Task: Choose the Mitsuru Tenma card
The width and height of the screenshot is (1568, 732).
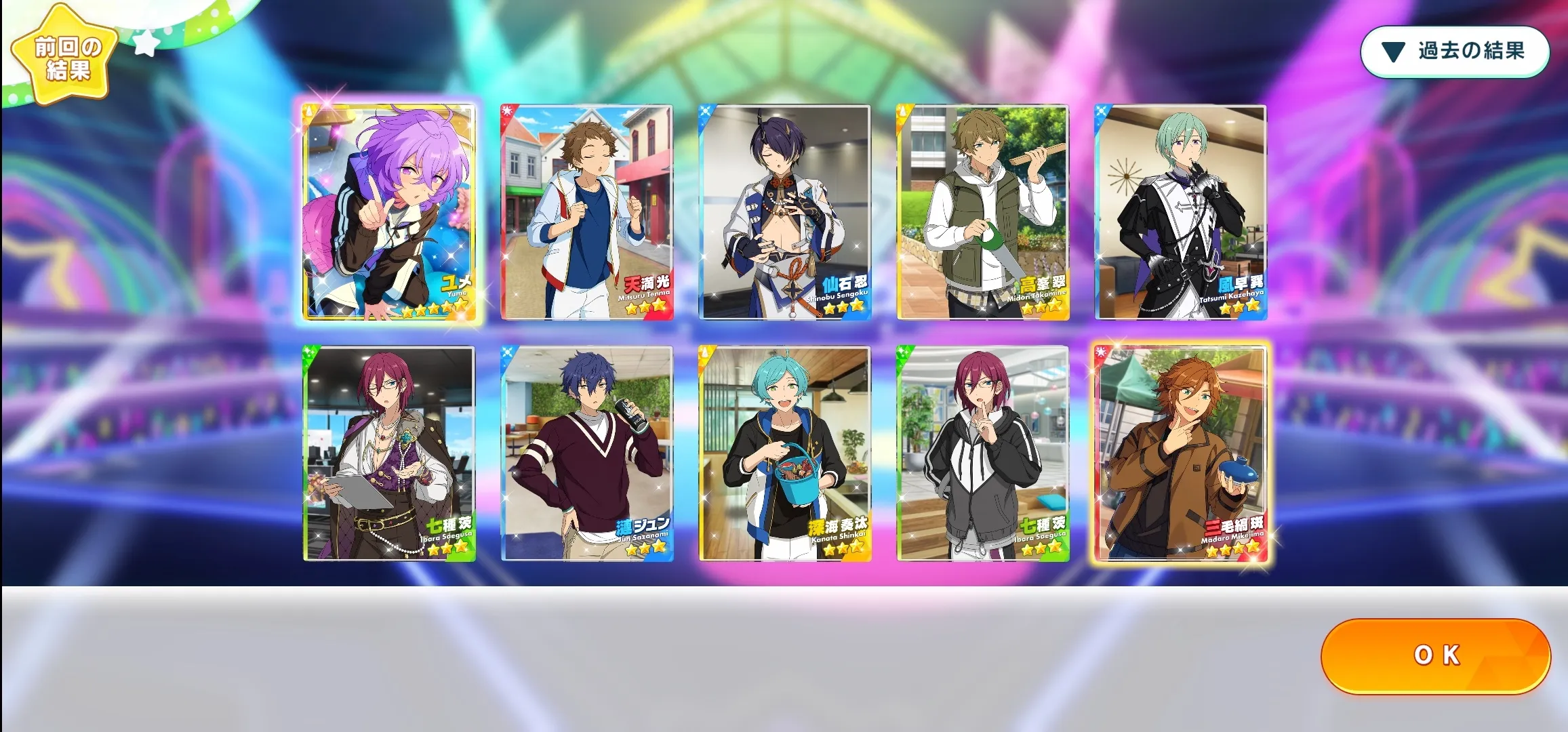Action: (586, 212)
